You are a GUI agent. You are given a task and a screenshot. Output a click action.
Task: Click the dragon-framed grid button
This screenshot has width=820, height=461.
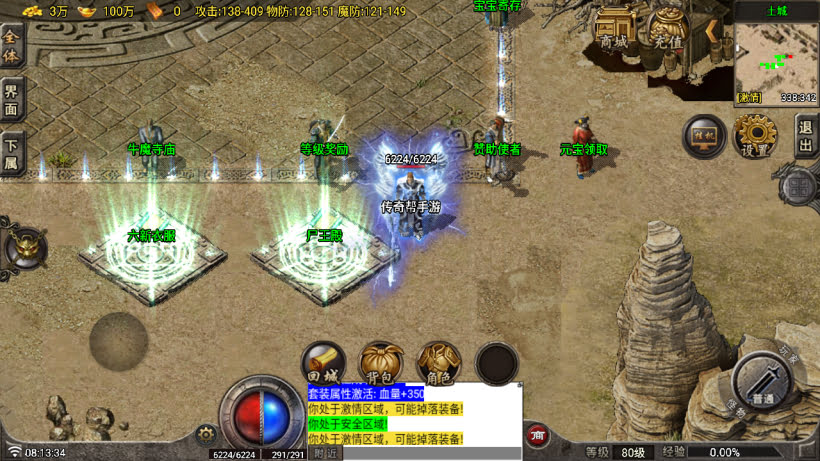pos(799,186)
